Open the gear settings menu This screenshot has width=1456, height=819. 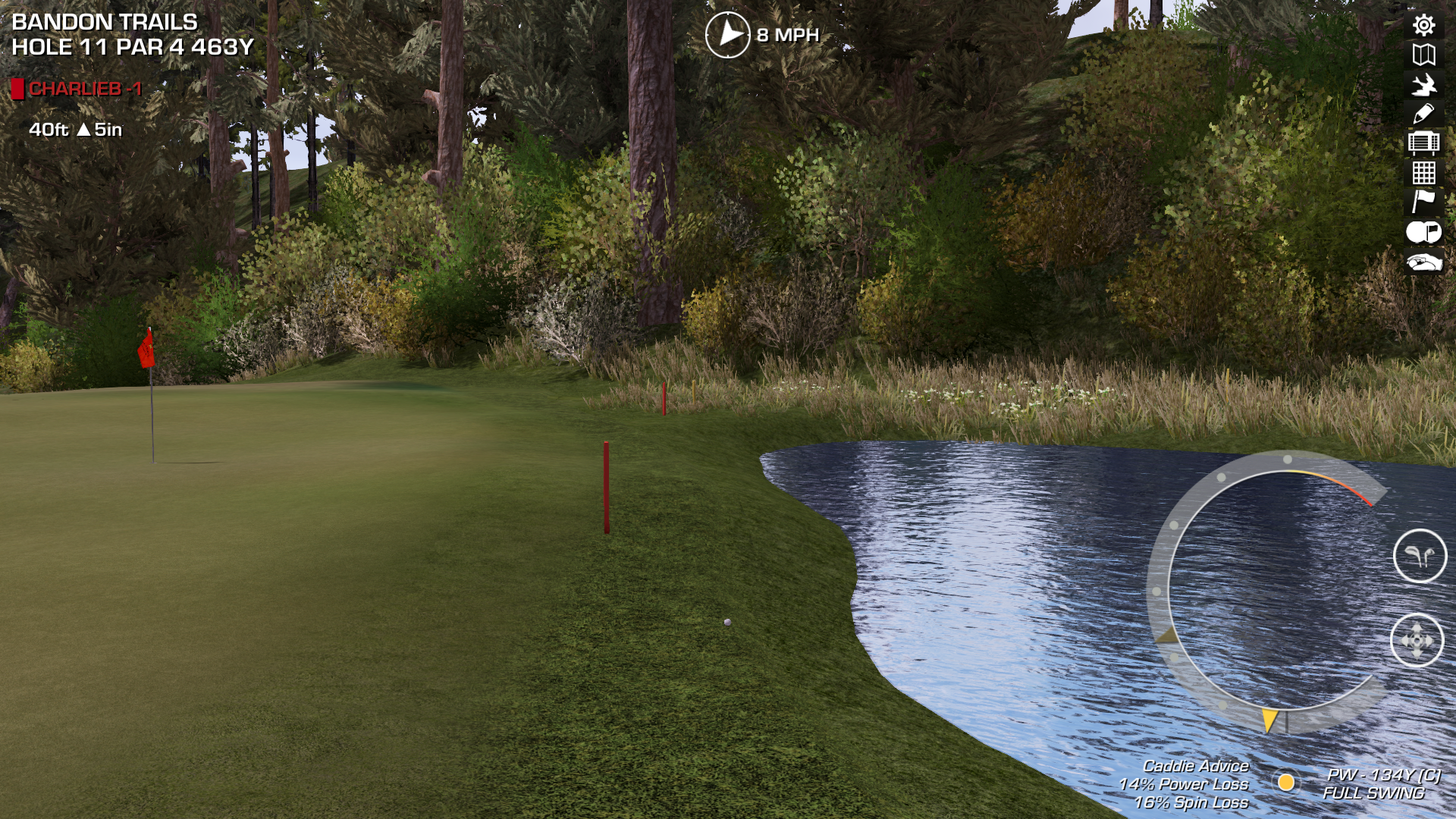[1423, 25]
